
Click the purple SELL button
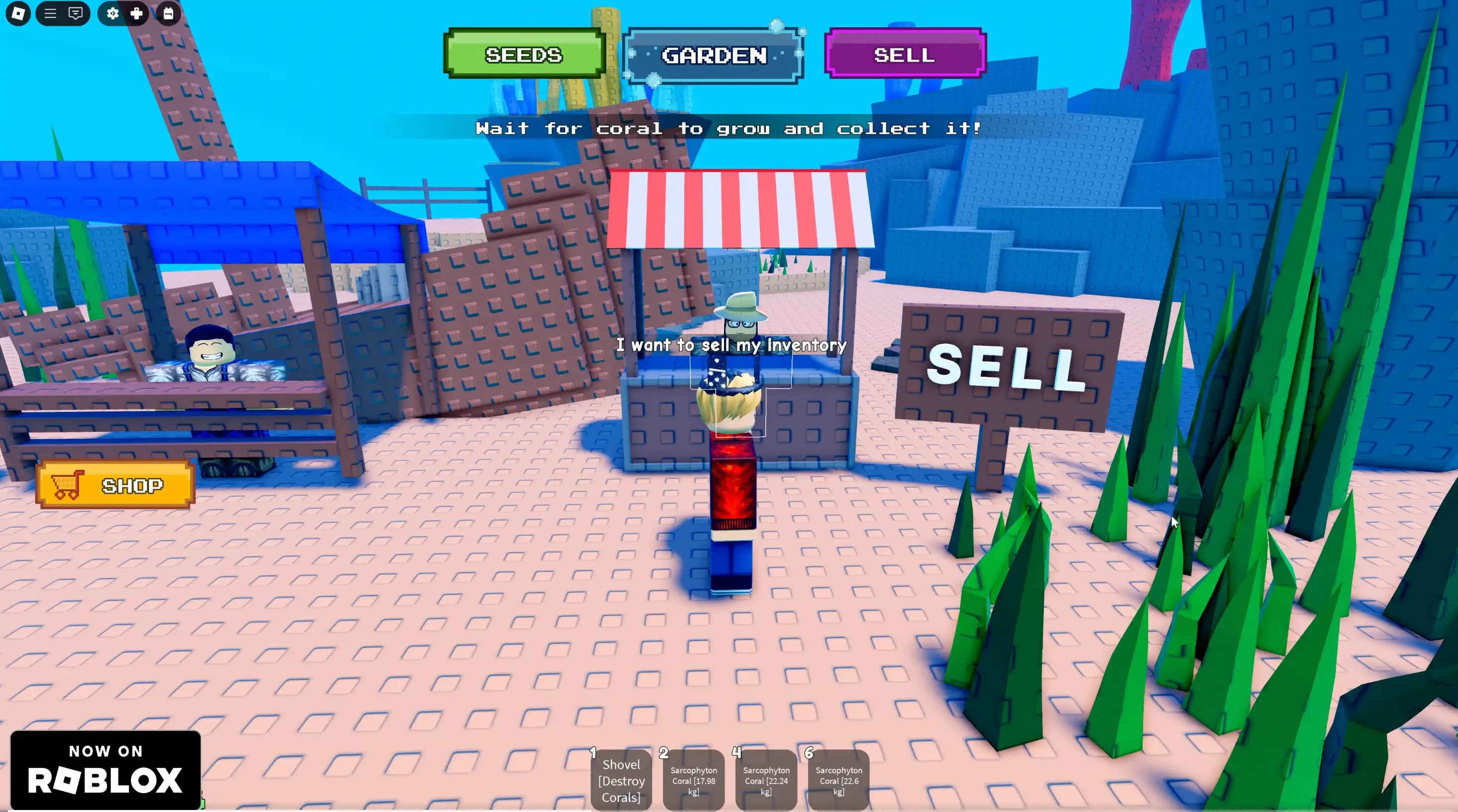(904, 54)
